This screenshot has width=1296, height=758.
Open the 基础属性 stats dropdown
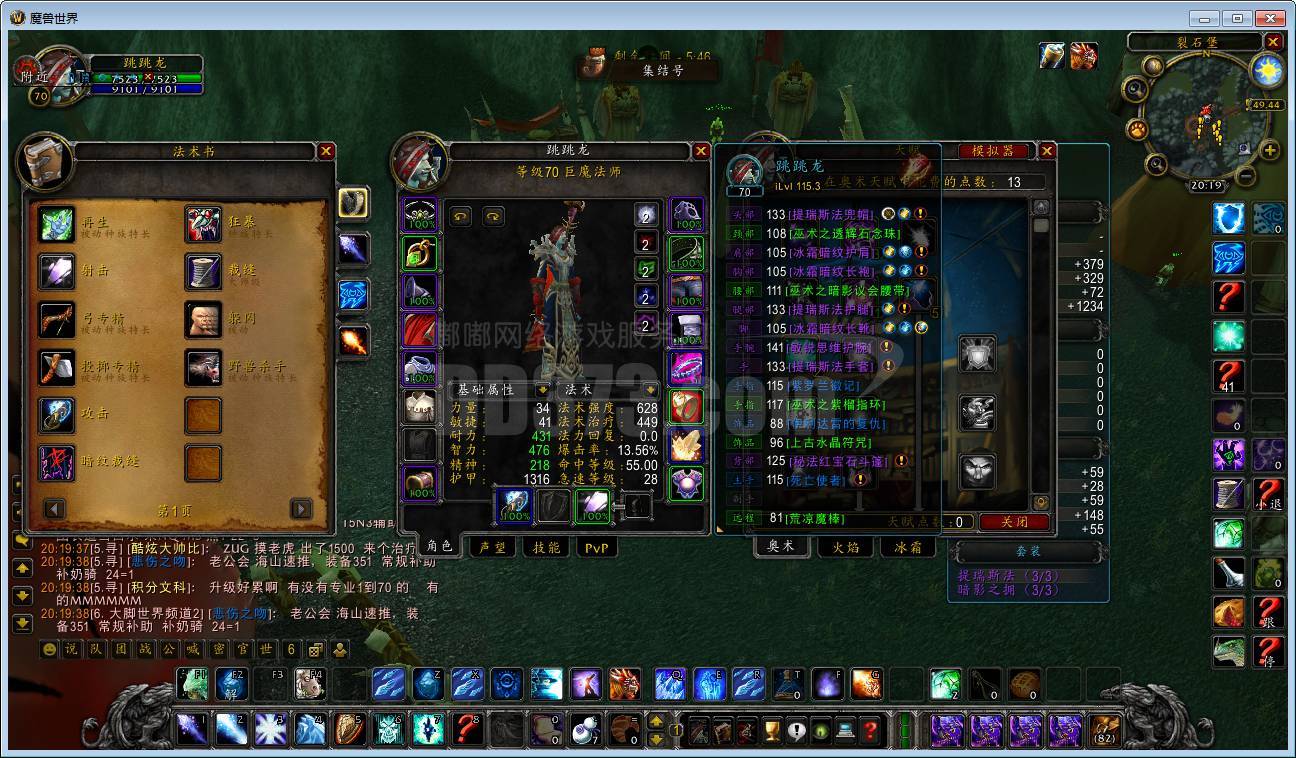542,389
